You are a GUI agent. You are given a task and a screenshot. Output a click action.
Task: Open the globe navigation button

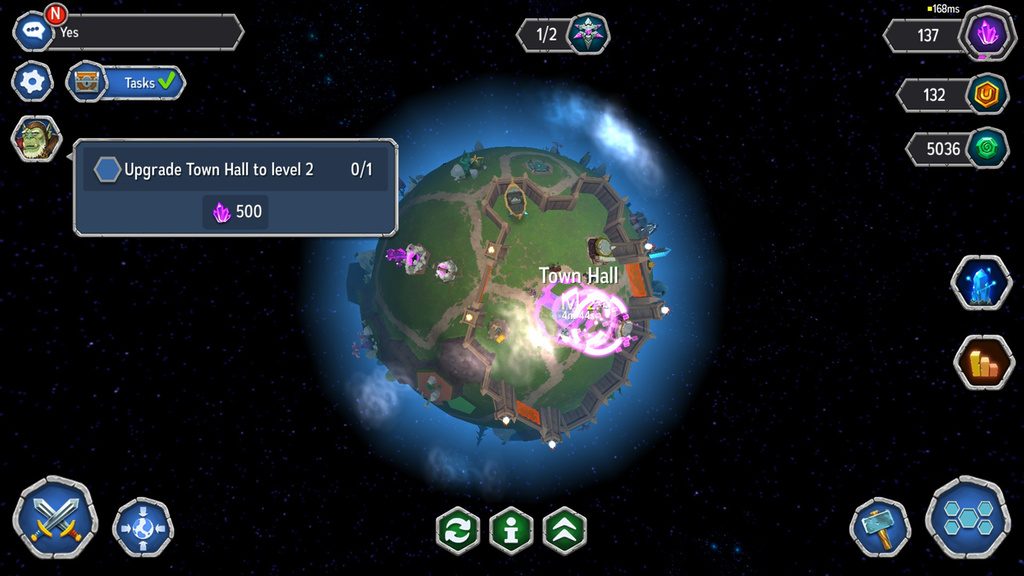click(x=143, y=527)
